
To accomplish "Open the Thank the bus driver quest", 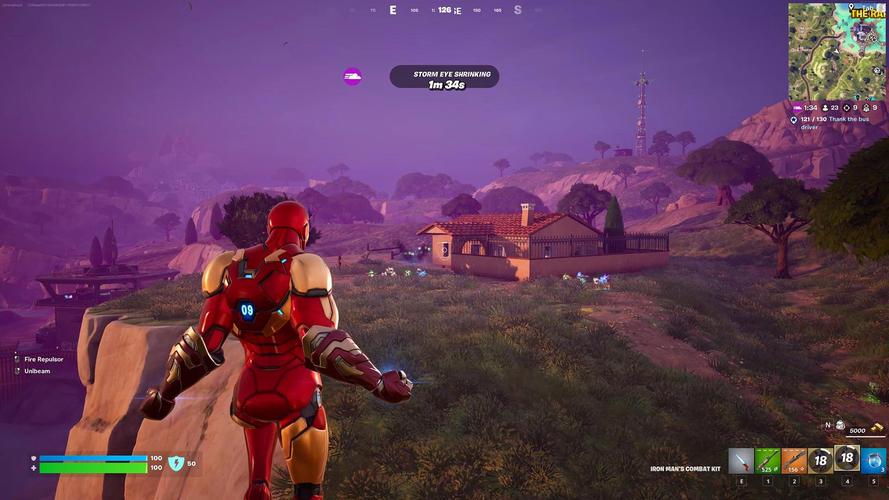I will click(x=838, y=123).
